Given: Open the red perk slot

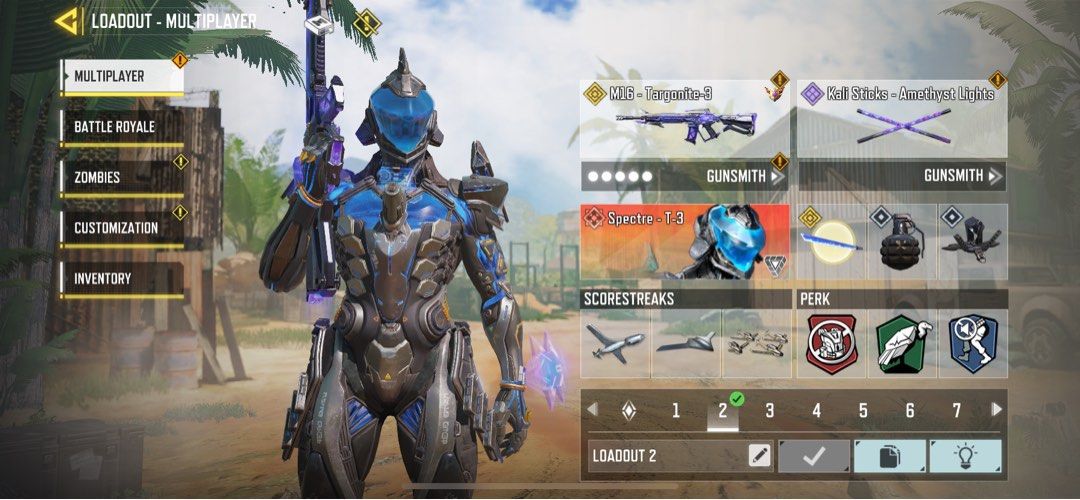Looking at the screenshot, I should pos(833,344).
